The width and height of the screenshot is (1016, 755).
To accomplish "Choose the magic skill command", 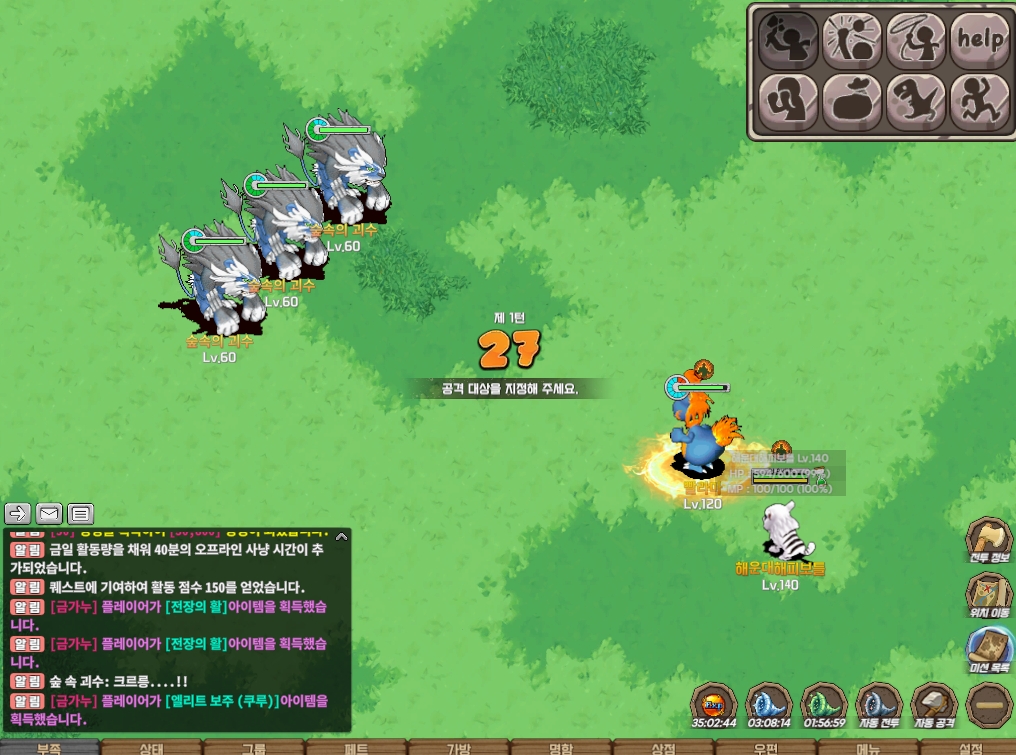I will pos(851,39).
